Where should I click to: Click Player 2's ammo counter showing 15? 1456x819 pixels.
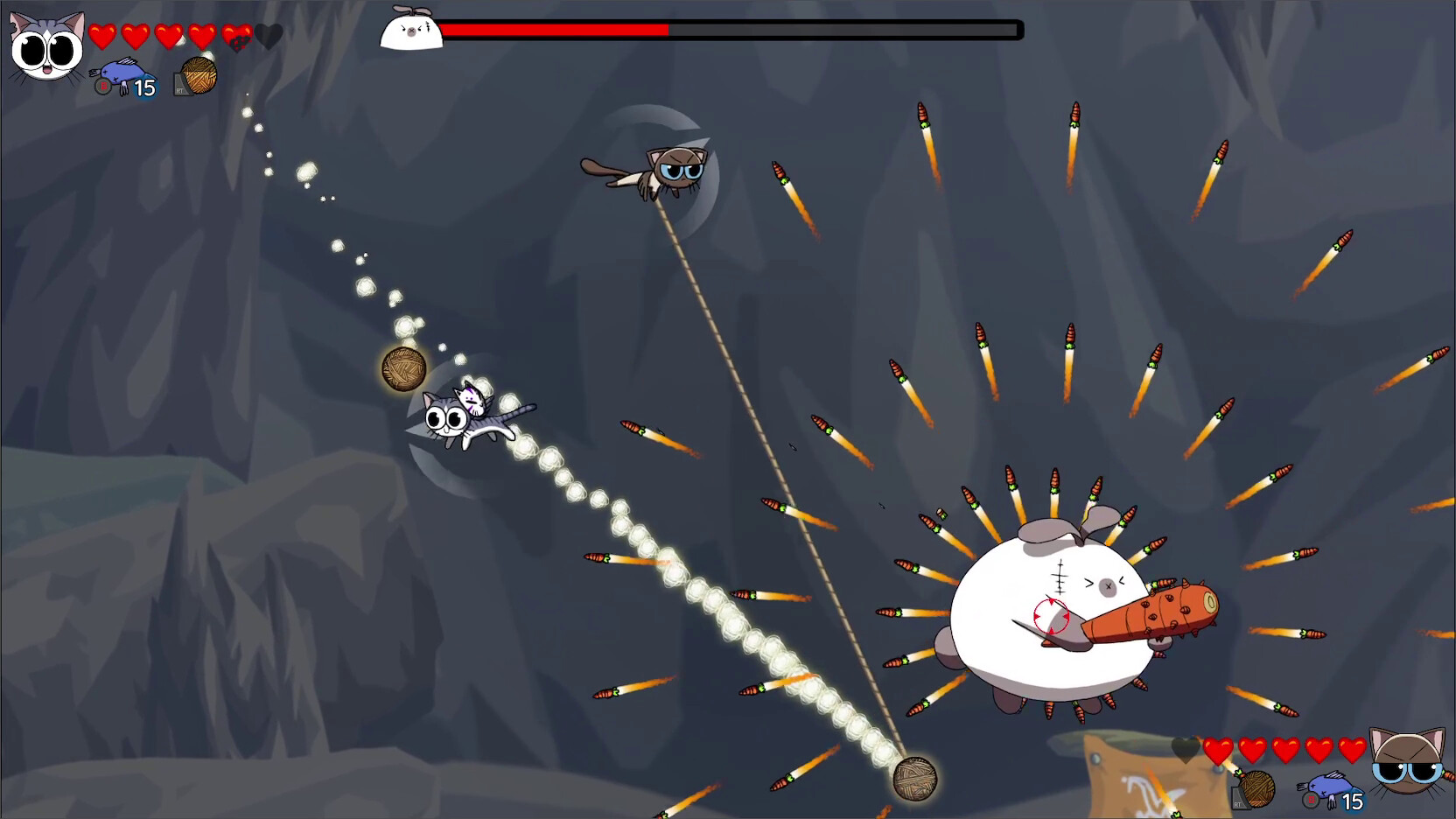click(x=1353, y=800)
